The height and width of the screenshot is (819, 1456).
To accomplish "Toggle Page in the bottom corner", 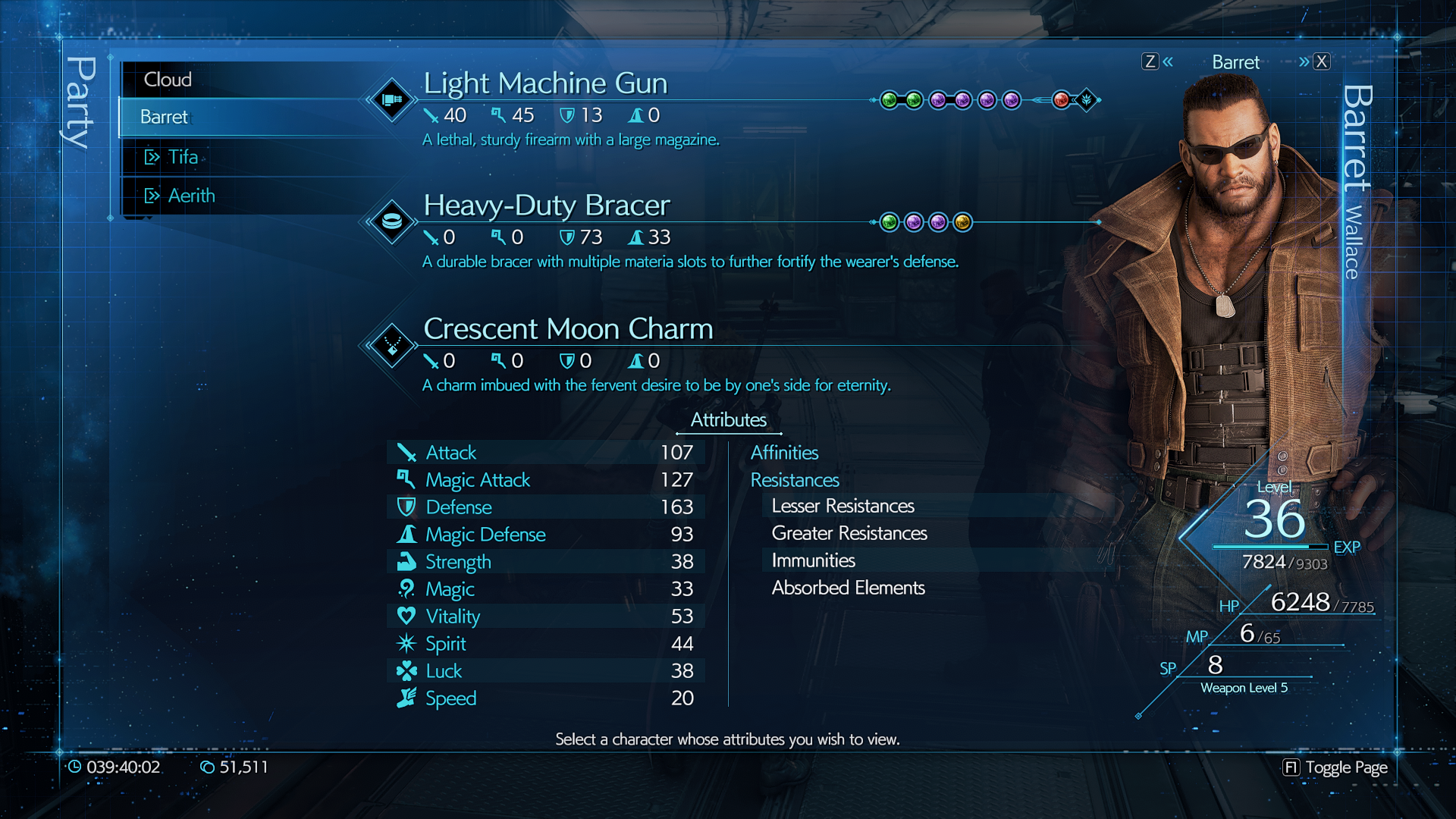I will pyautogui.click(x=1335, y=767).
